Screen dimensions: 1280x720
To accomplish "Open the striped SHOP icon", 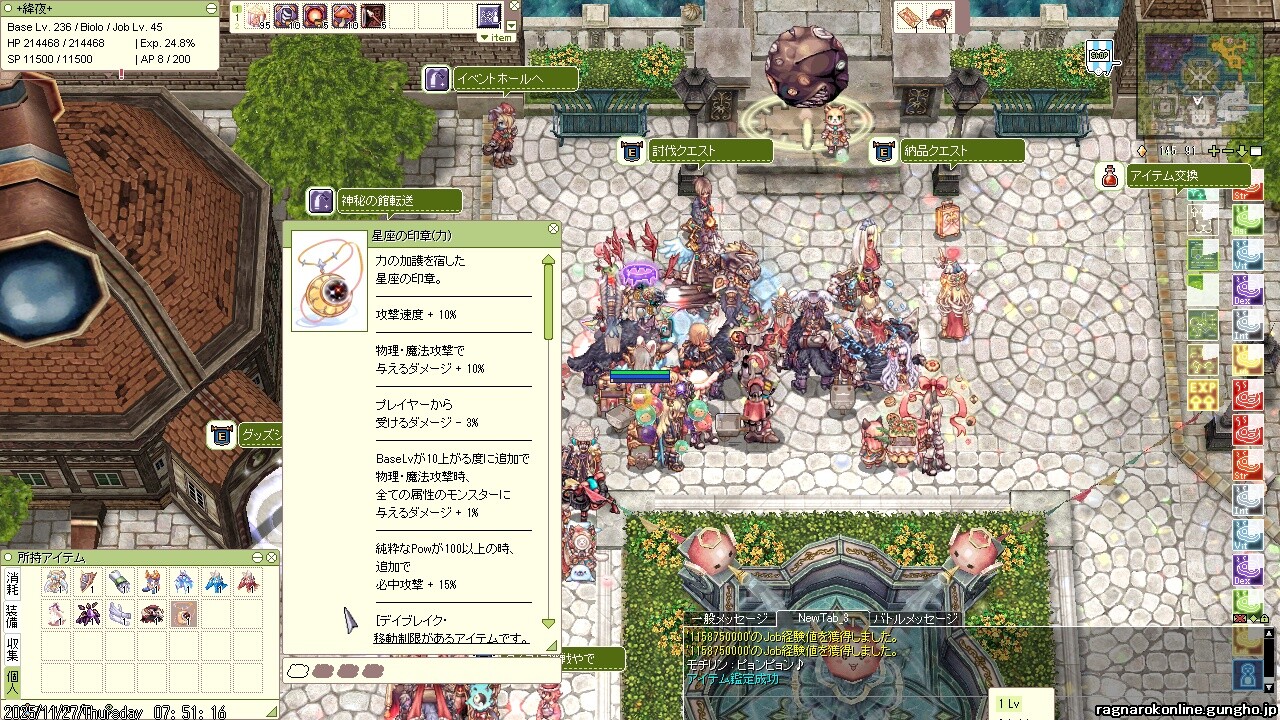I will pyautogui.click(x=1100, y=56).
